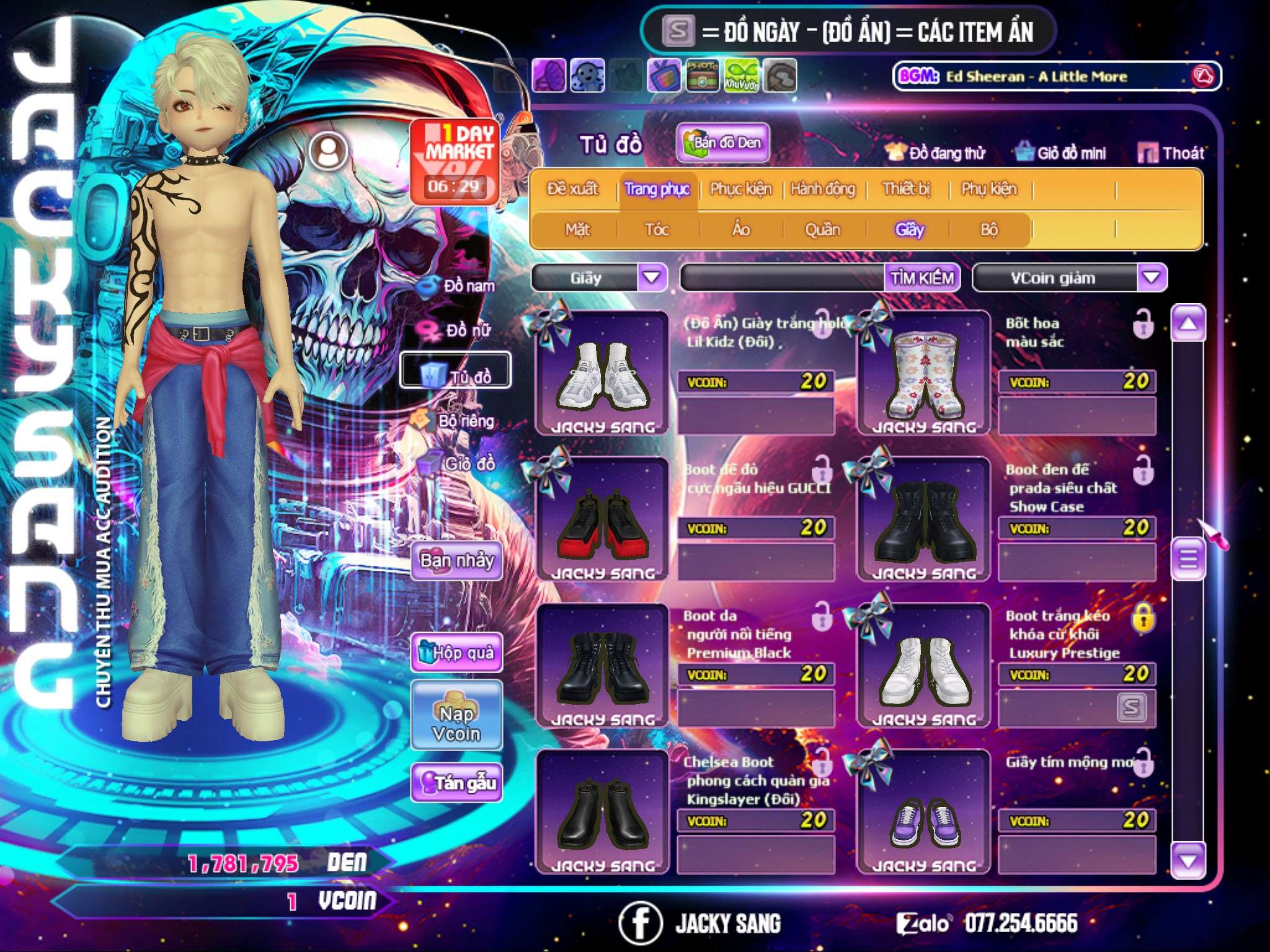Image resolution: width=1270 pixels, height=952 pixels.
Task: Choose the Tóc subcategory
Action: pyautogui.click(x=657, y=230)
